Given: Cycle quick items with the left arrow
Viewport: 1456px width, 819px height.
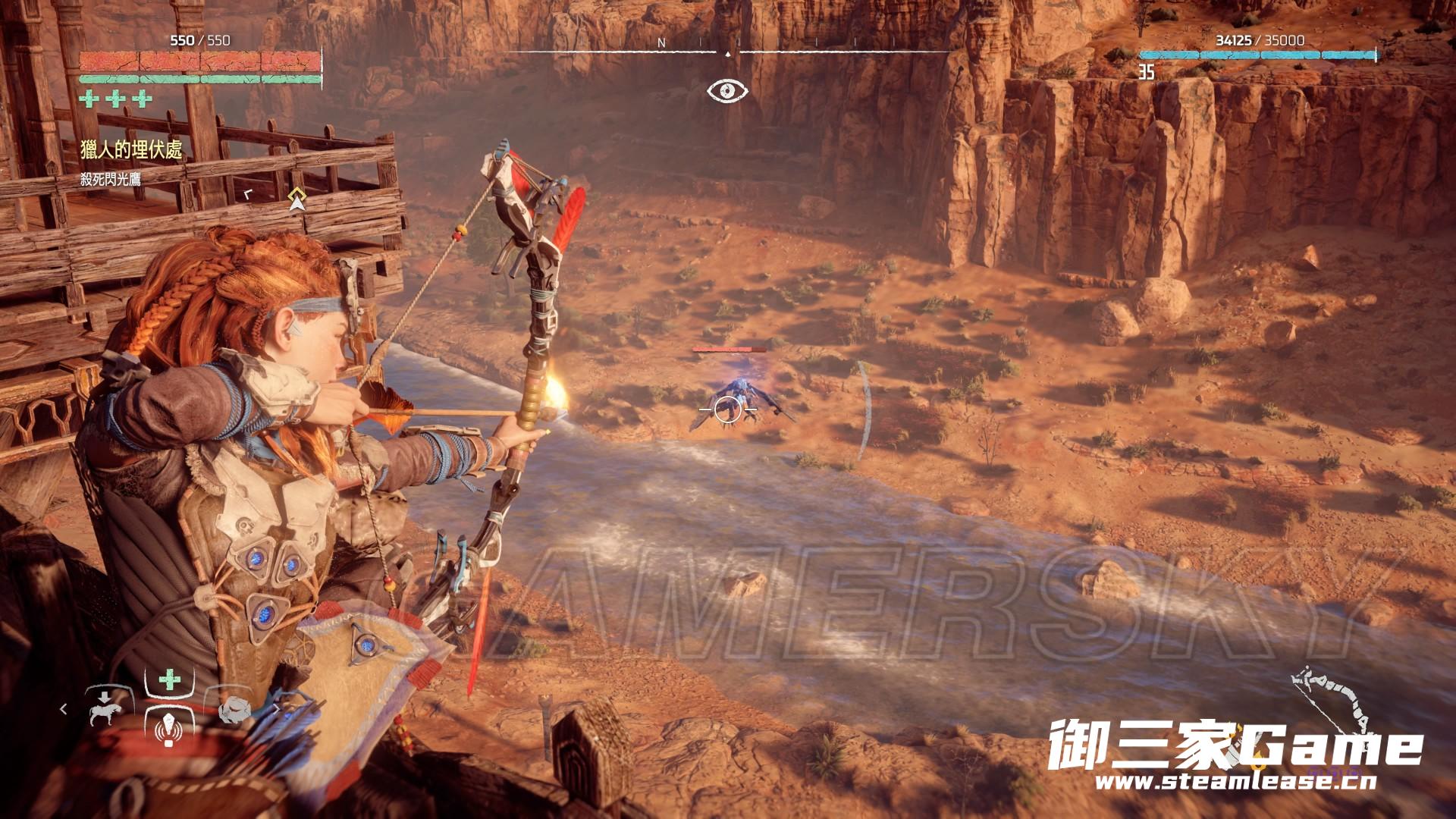Looking at the screenshot, I should (64, 708).
